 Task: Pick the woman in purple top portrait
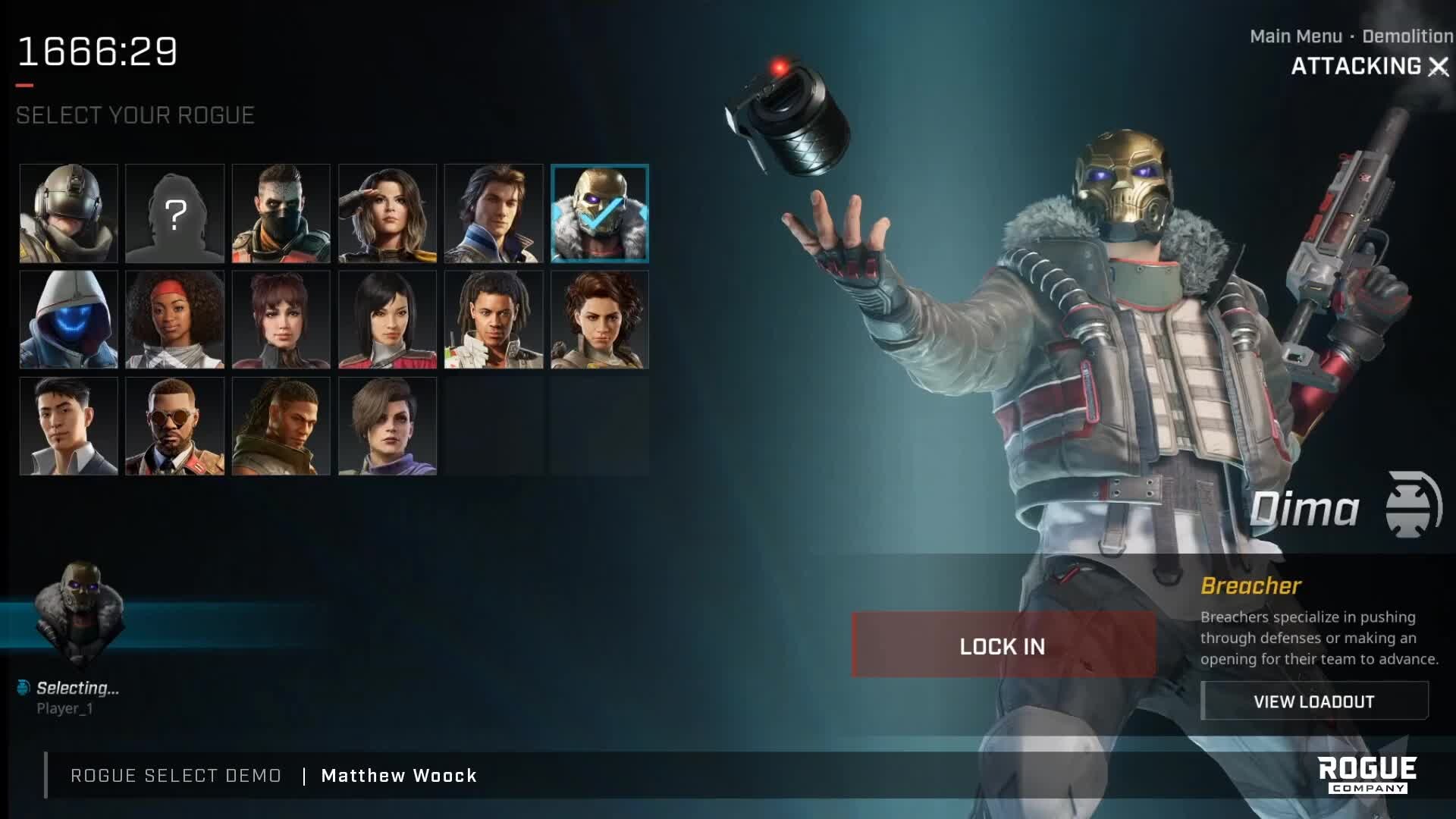pyautogui.click(x=388, y=426)
